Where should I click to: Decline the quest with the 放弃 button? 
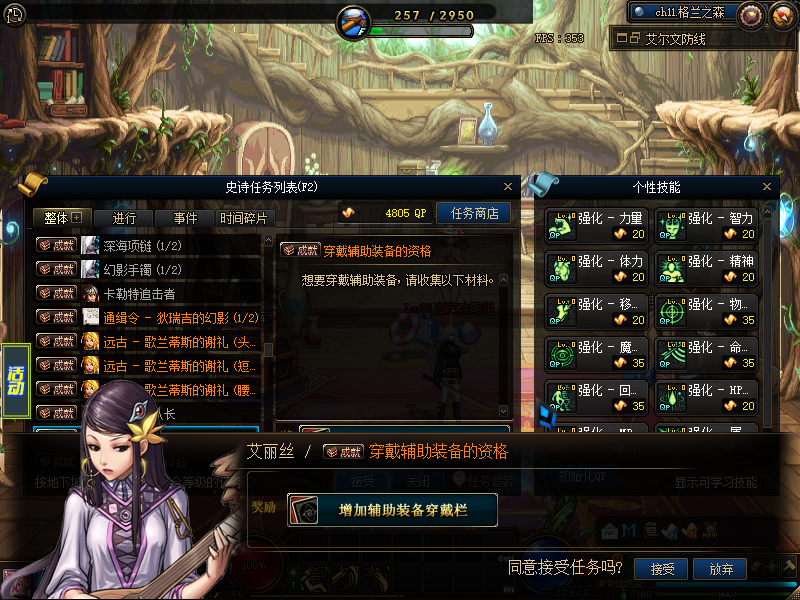(721, 569)
